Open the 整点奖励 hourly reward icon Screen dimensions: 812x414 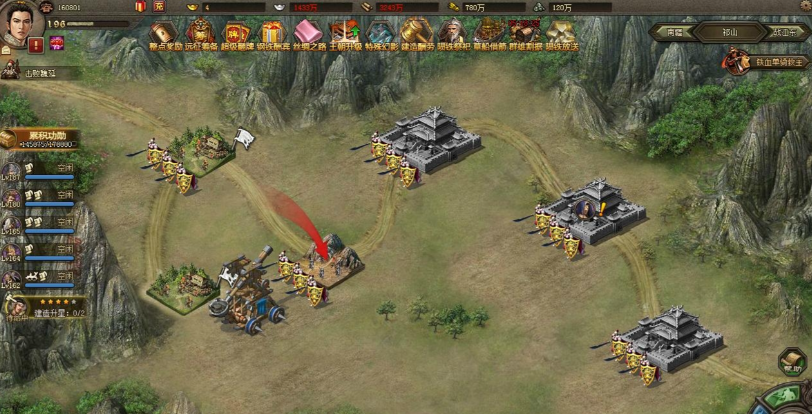[163, 37]
